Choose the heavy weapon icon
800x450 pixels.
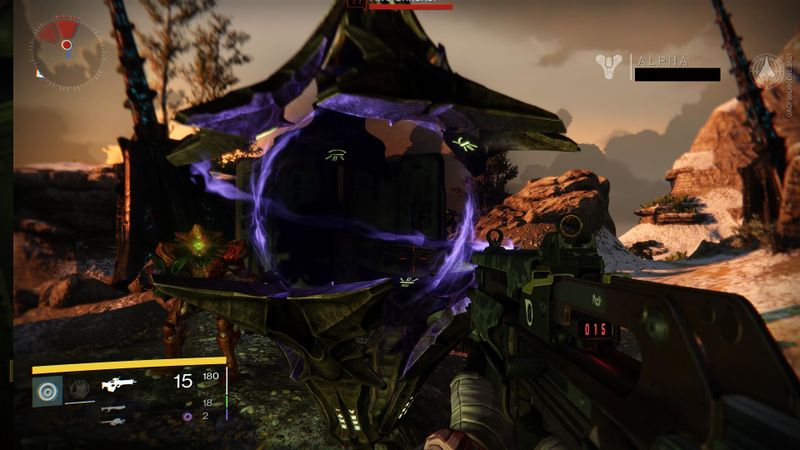(113, 422)
